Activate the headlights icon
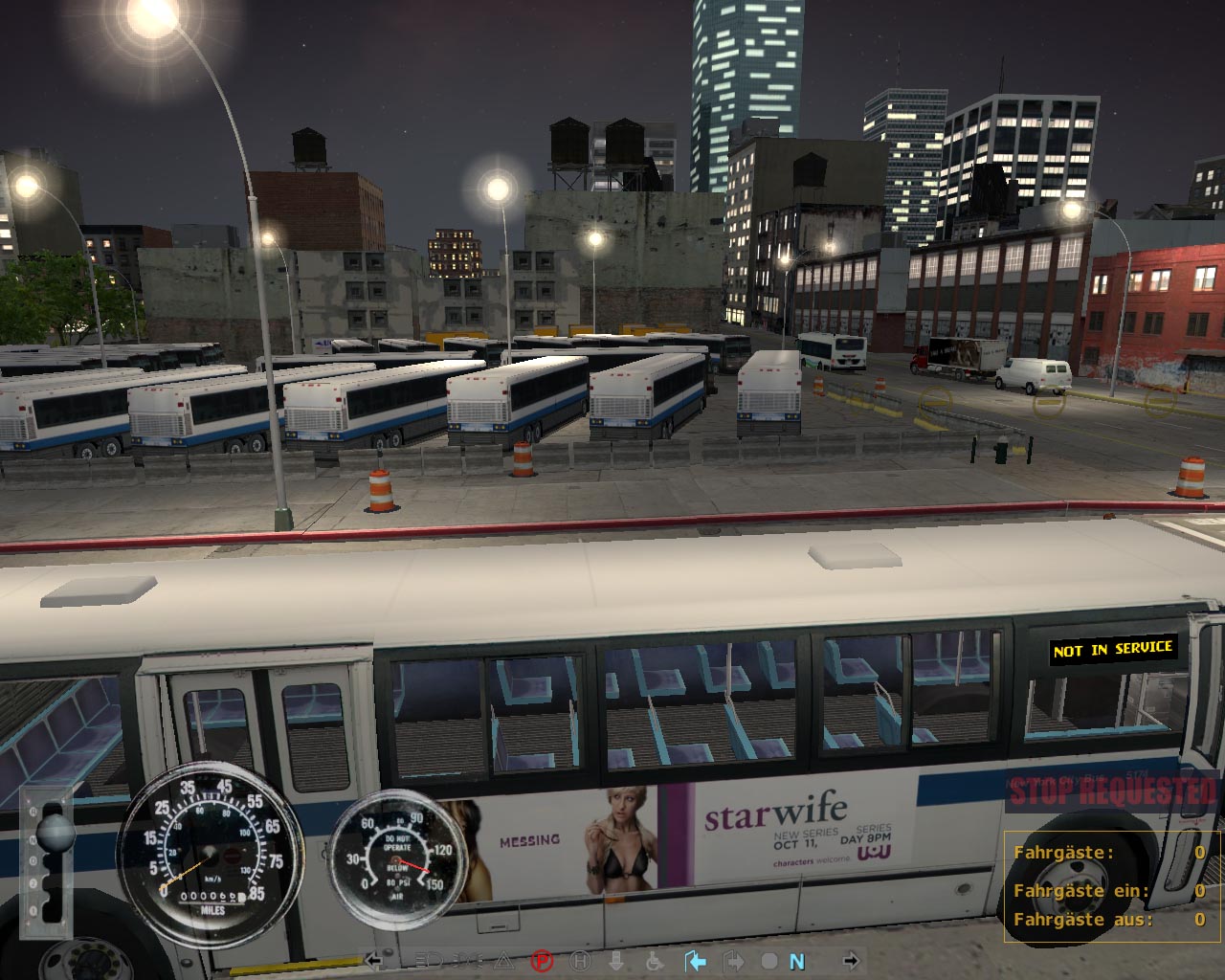This screenshot has height=980, width=1225. click(431, 961)
